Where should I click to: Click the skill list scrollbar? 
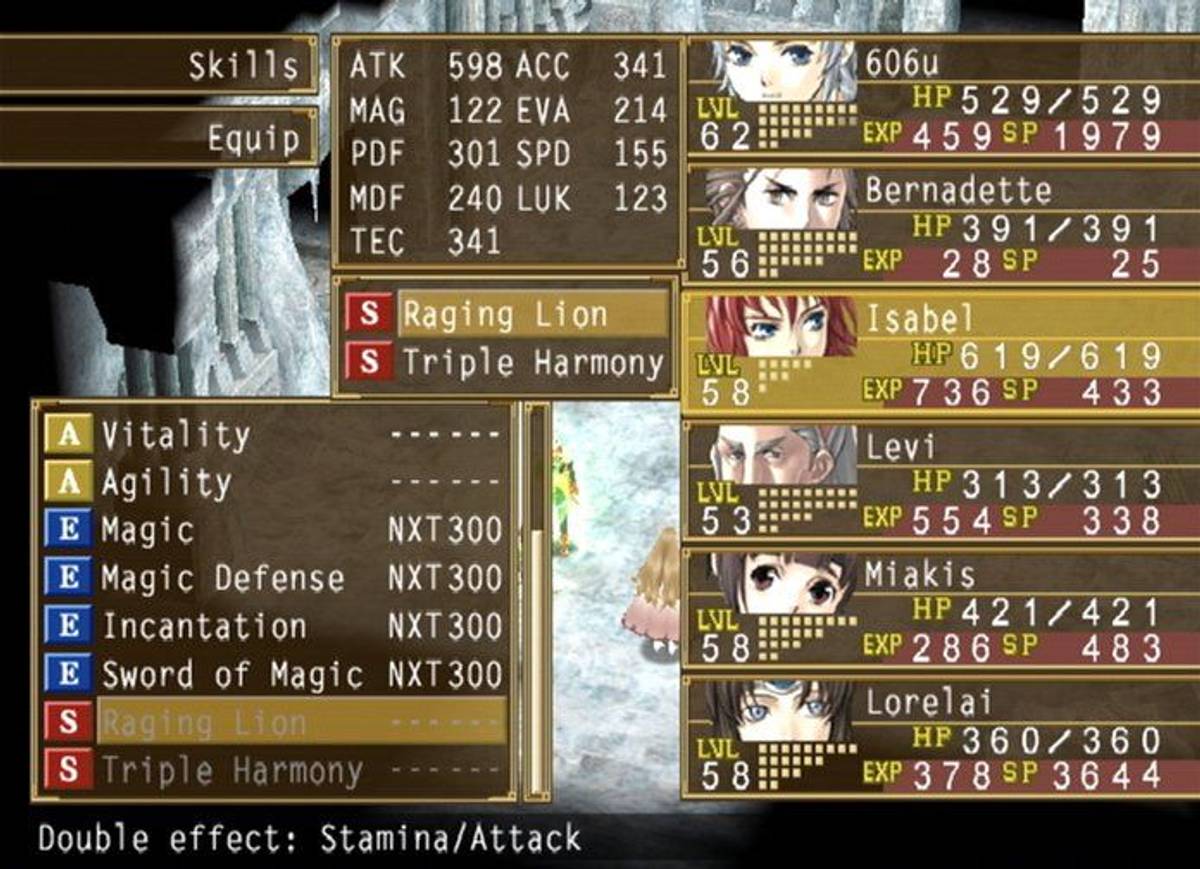pos(539,600)
